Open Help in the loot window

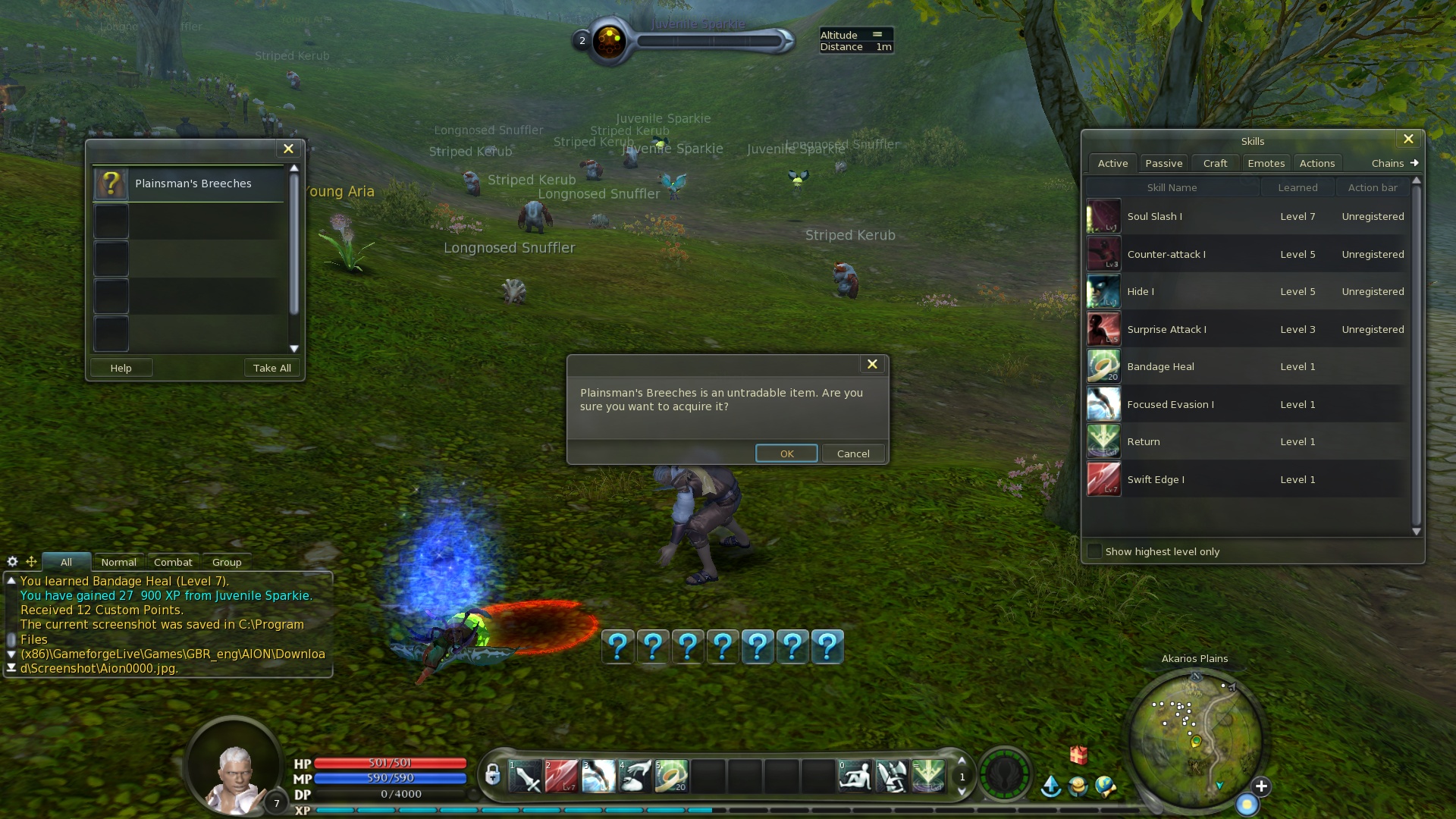point(121,368)
